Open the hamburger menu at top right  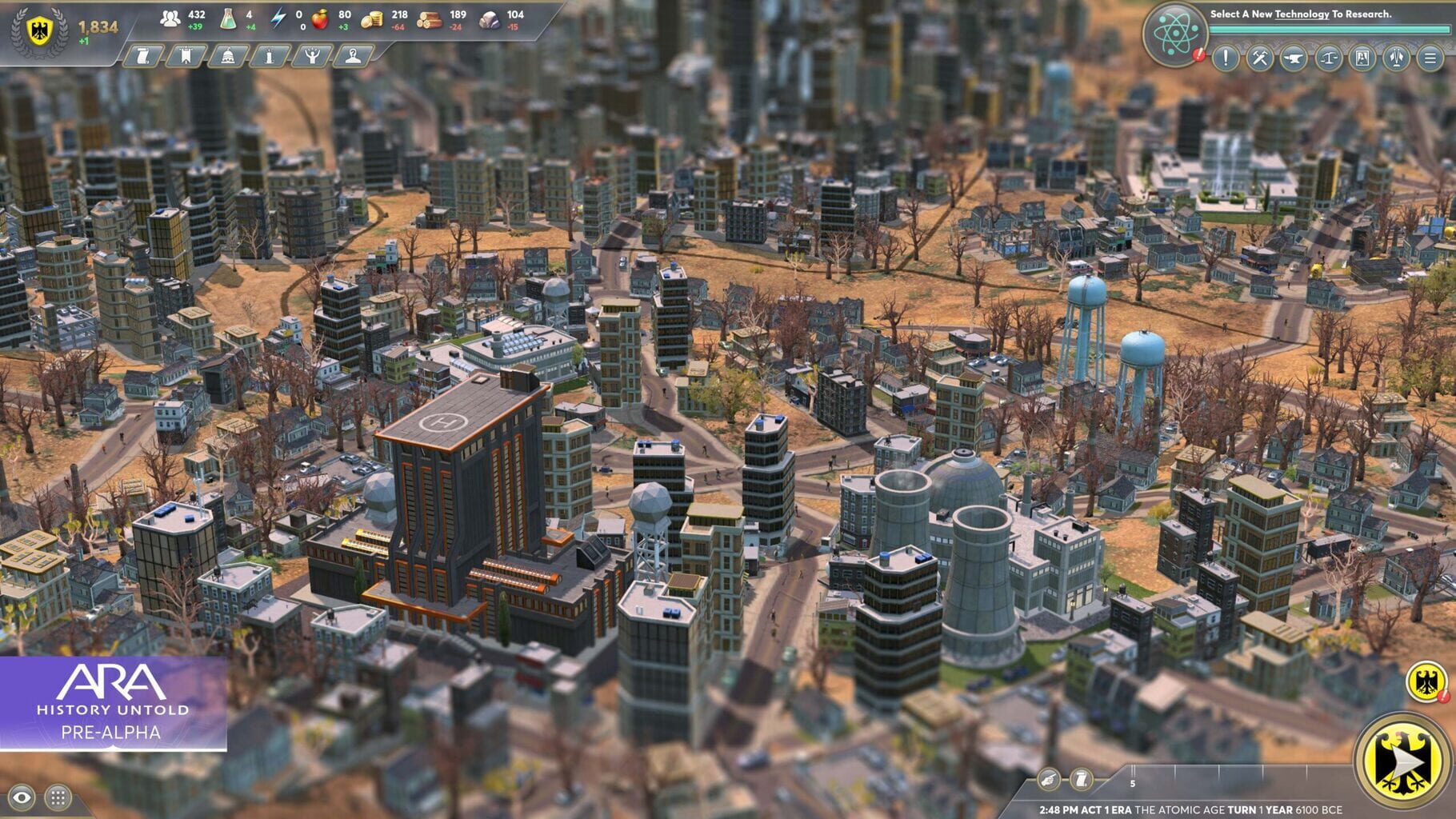pyautogui.click(x=1431, y=58)
